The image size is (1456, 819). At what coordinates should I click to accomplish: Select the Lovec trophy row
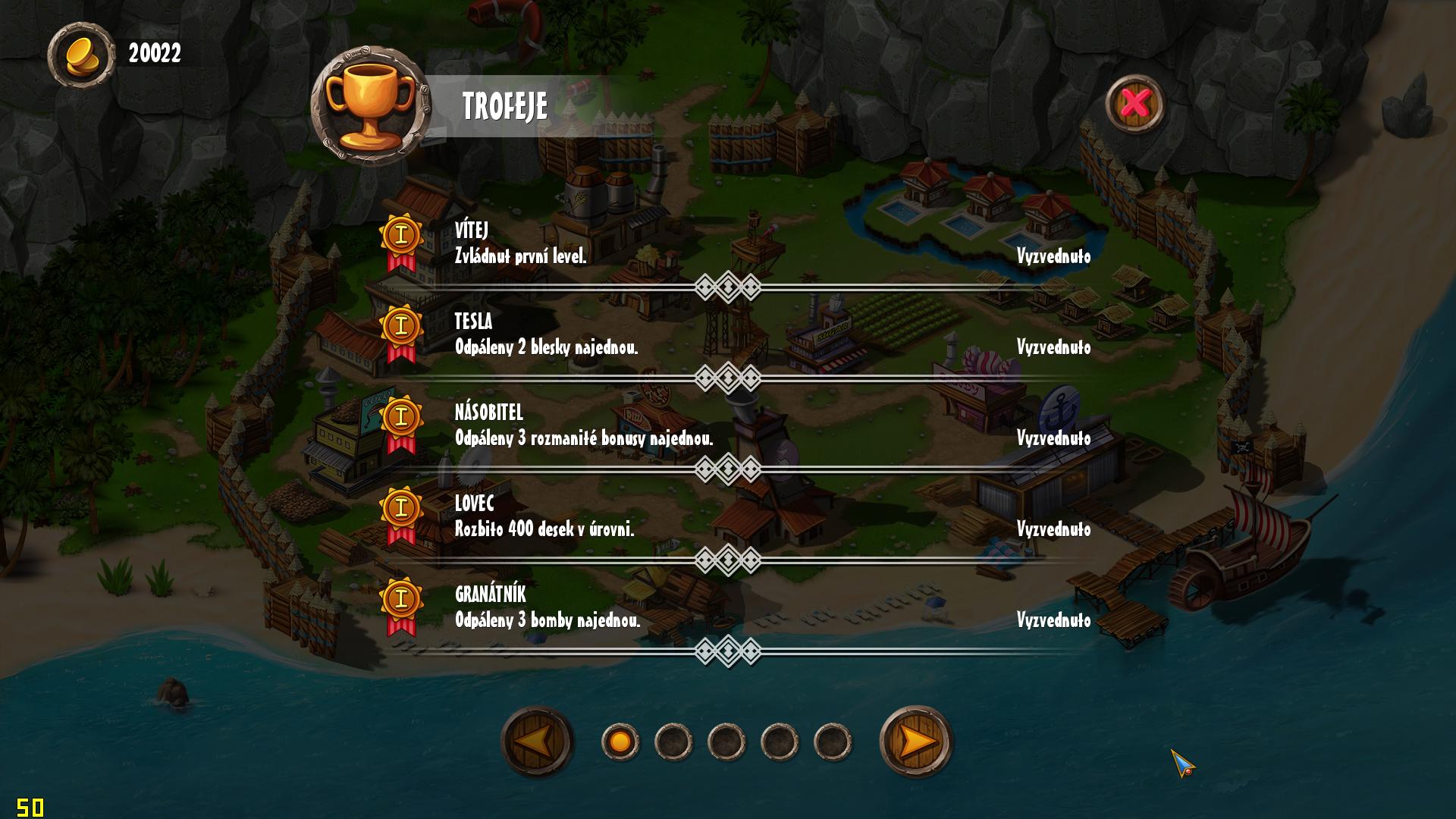click(x=728, y=517)
